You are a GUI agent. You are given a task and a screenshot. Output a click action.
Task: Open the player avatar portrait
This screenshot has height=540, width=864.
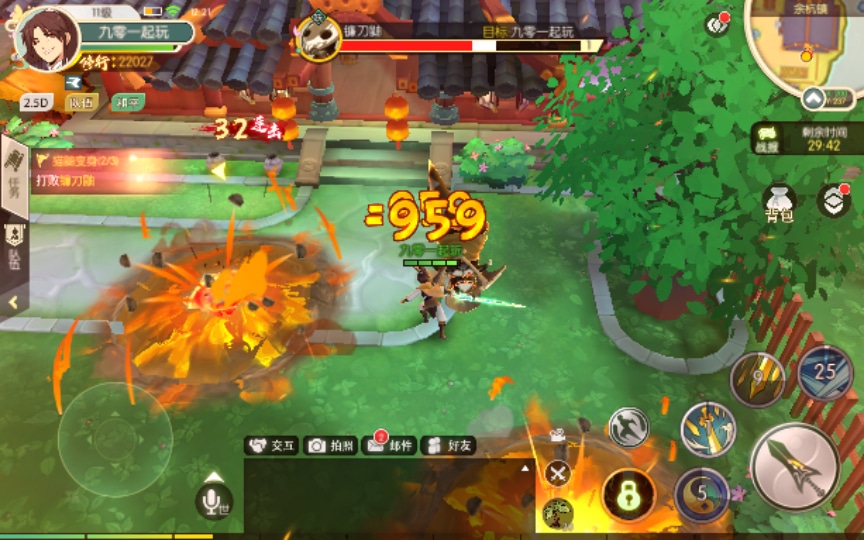(47, 40)
